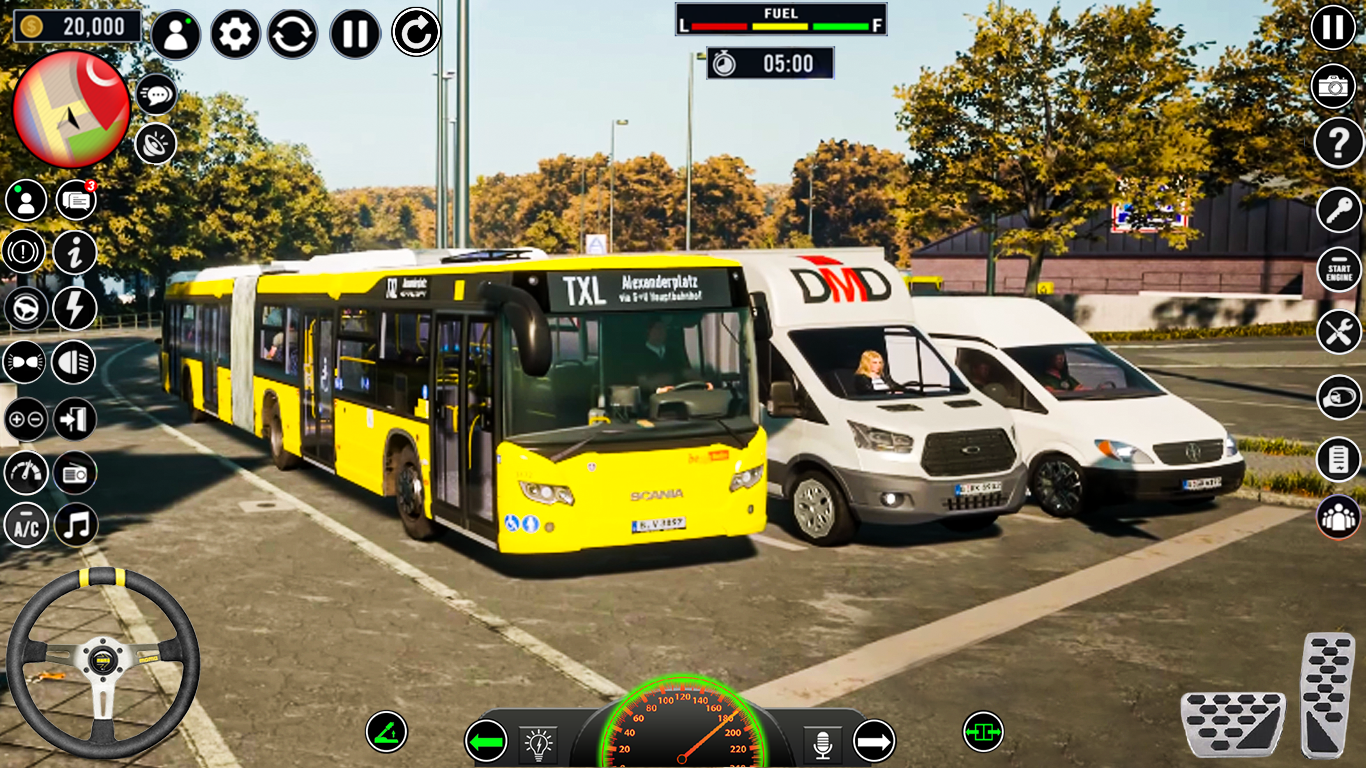The width and height of the screenshot is (1366, 768).
Task: Click the Start Engine button
Action: 1338,269
